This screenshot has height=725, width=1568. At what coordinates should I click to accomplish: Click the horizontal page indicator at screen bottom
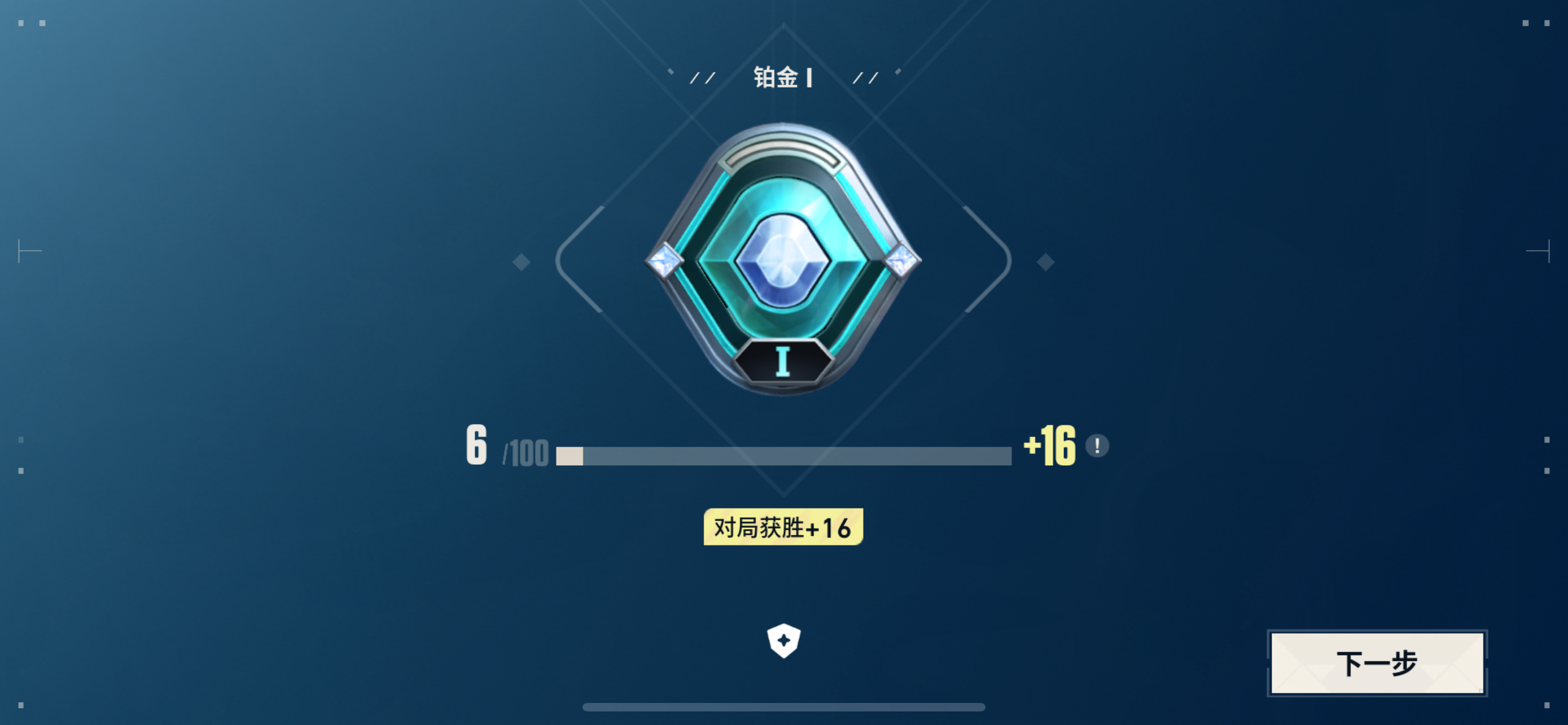pos(784,708)
